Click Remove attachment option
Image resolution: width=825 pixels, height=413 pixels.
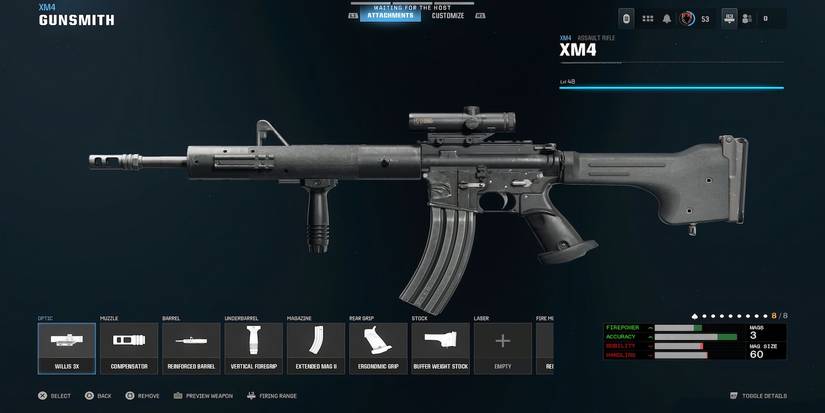(x=142, y=396)
